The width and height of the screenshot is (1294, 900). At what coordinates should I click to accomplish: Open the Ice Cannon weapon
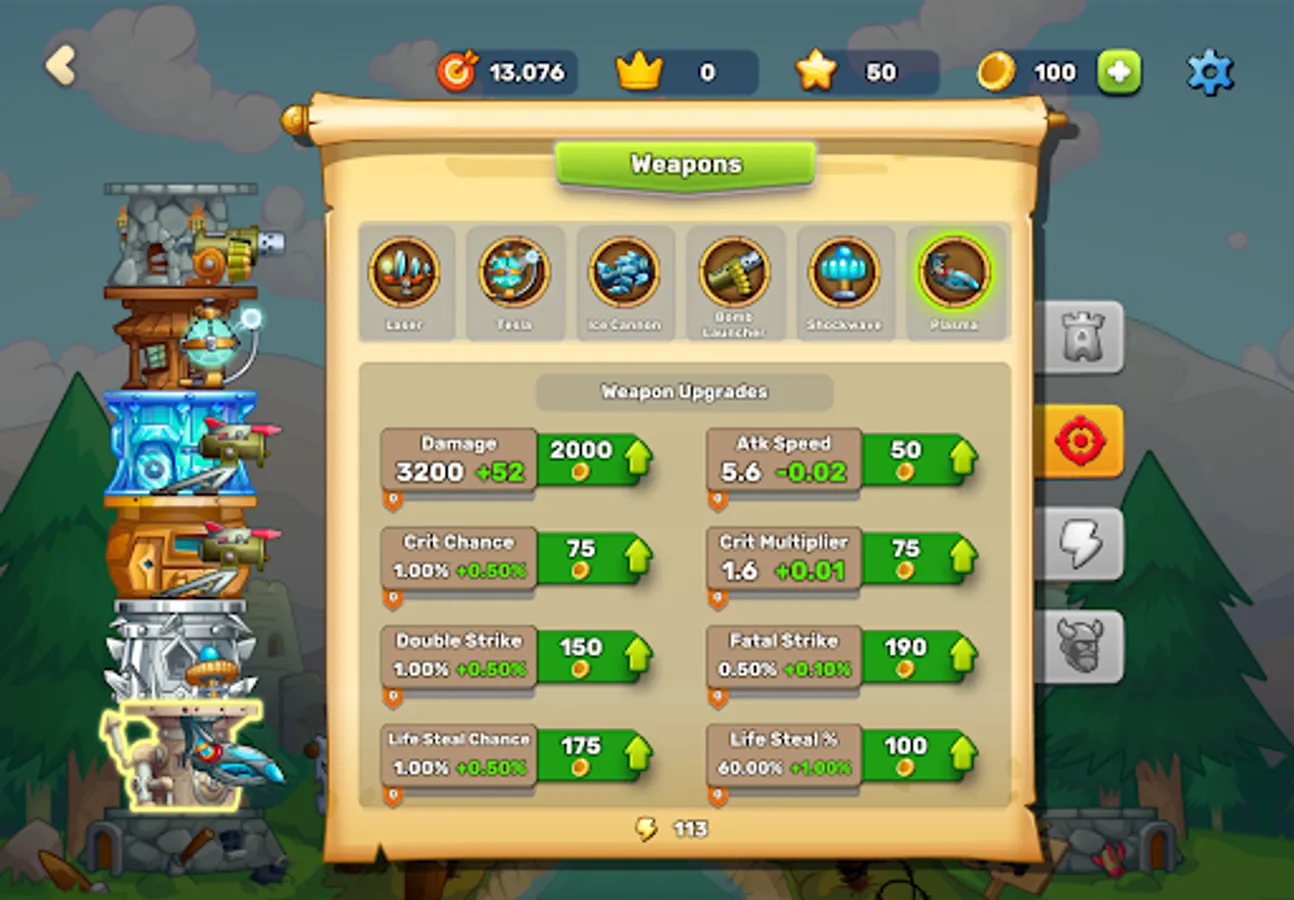click(624, 272)
